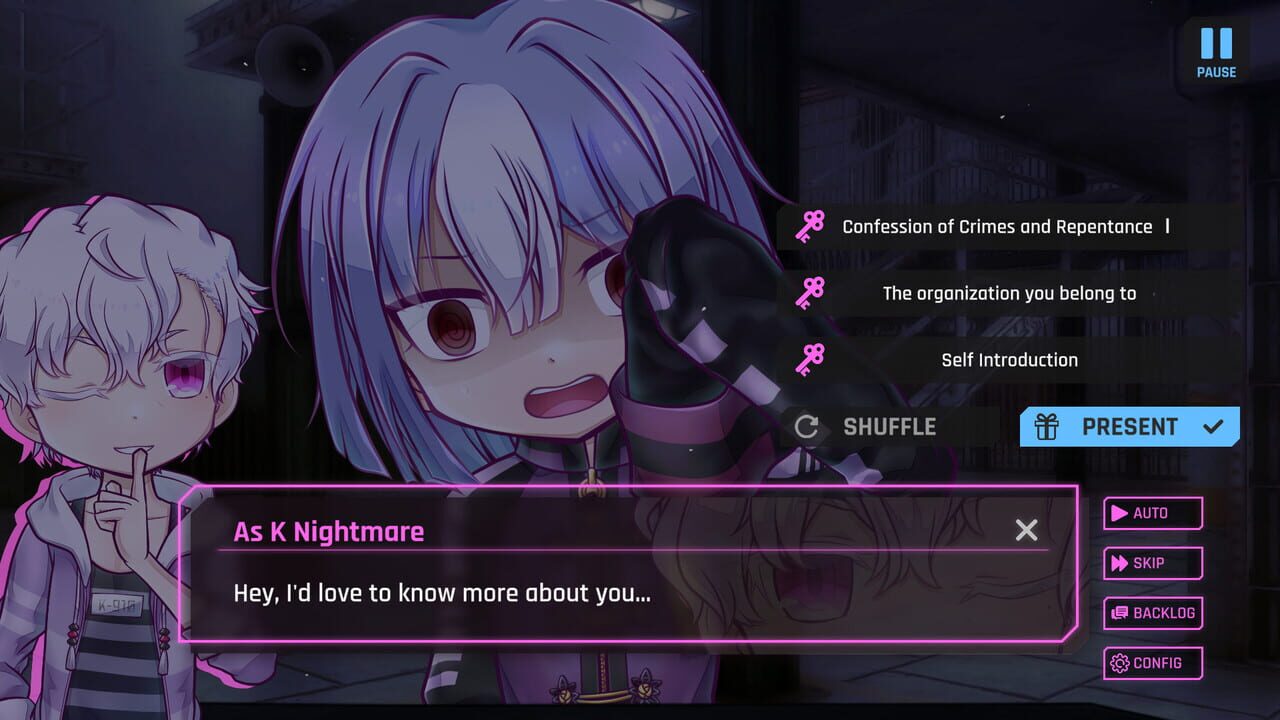Click the checkmark on the Present button

(1213, 426)
